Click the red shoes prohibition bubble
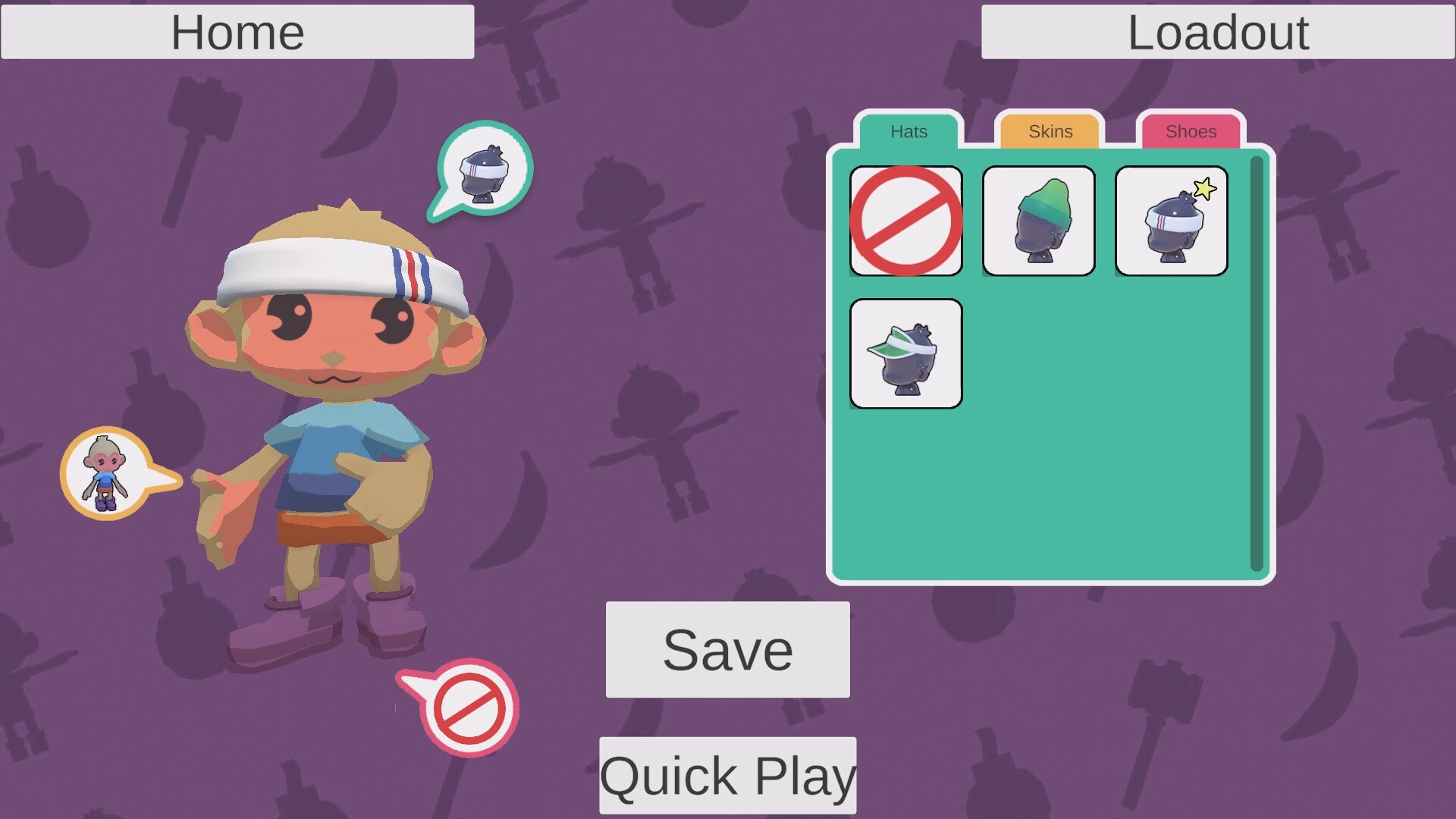This screenshot has height=819, width=1456. [469, 708]
